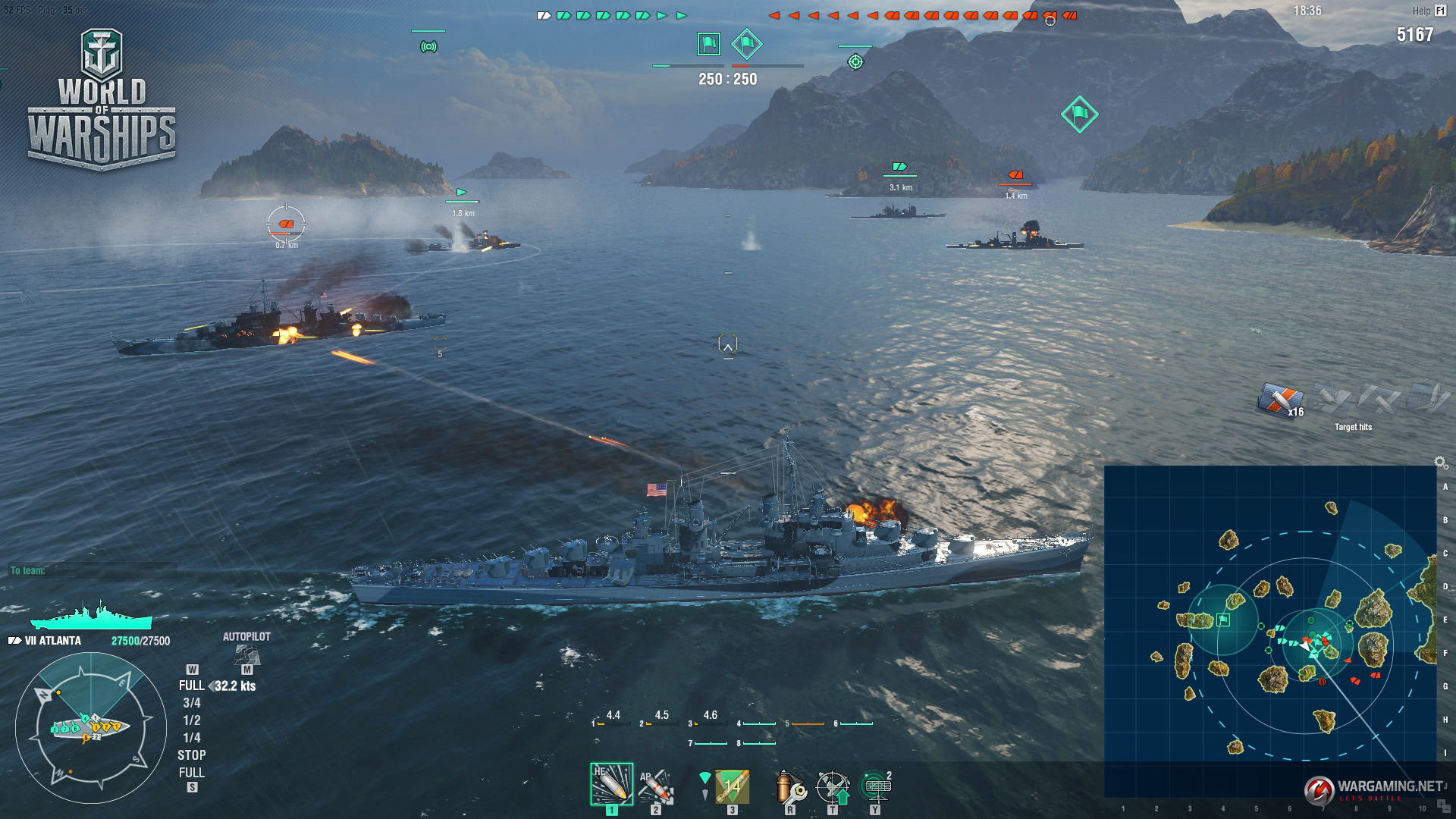1456x819 pixels.
Task: Activate the Damage Control Party consumable
Action: tap(790, 787)
